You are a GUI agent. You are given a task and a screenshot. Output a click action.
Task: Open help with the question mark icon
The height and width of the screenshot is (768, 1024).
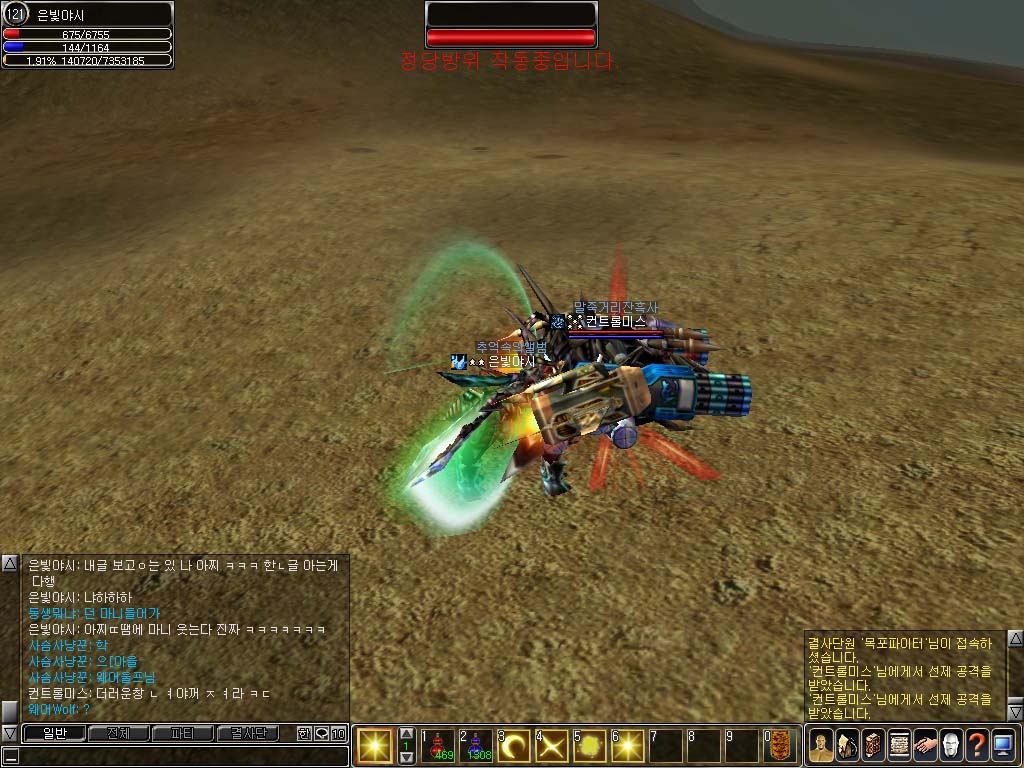tap(977, 745)
